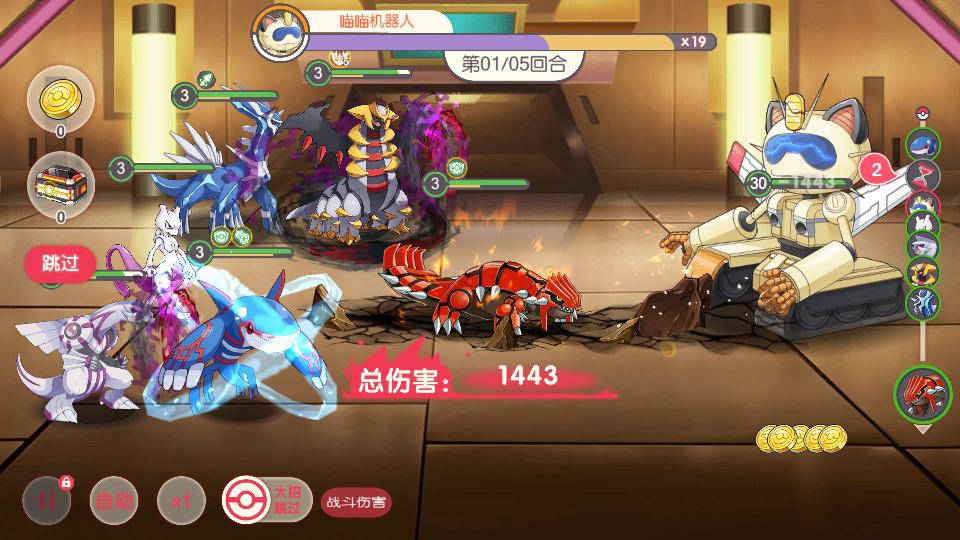This screenshot has height=540, width=960.
Task: Skip the battle with the 跳过 button
Action: tap(60, 265)
